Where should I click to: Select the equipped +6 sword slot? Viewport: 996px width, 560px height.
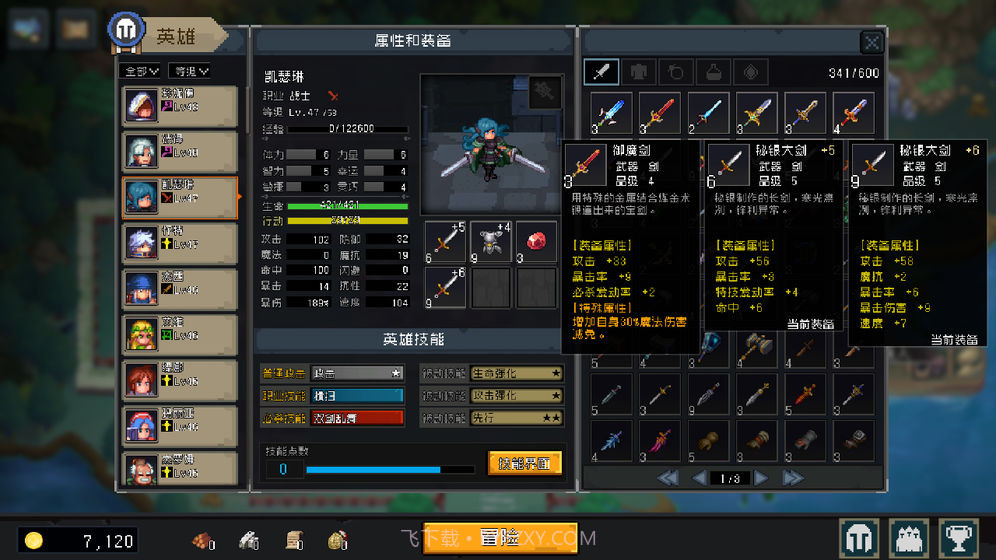coord(445,288)
